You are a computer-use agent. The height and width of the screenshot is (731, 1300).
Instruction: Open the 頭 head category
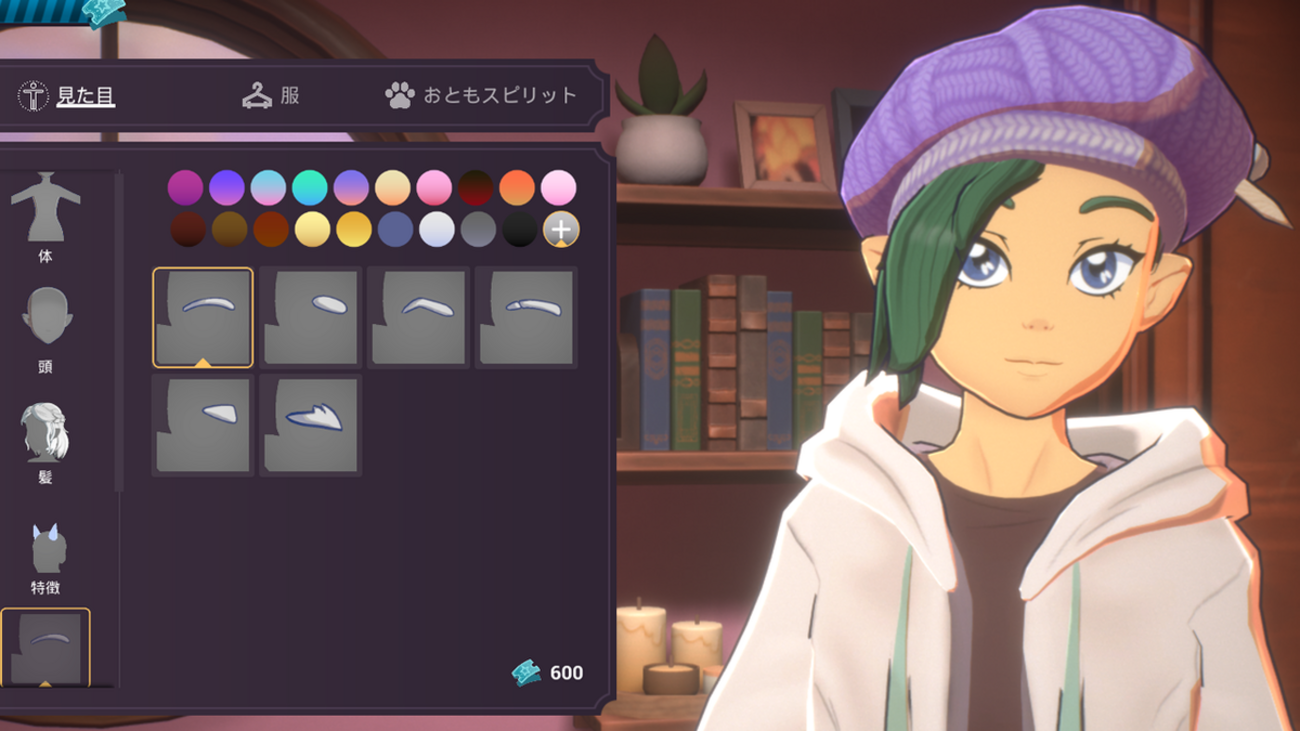pyautogui.click(x=46, y=328)
